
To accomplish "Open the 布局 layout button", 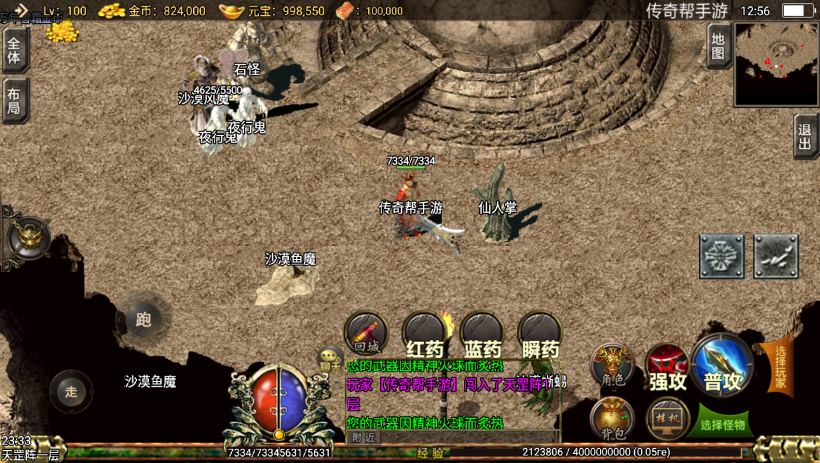I will [14, 100].
